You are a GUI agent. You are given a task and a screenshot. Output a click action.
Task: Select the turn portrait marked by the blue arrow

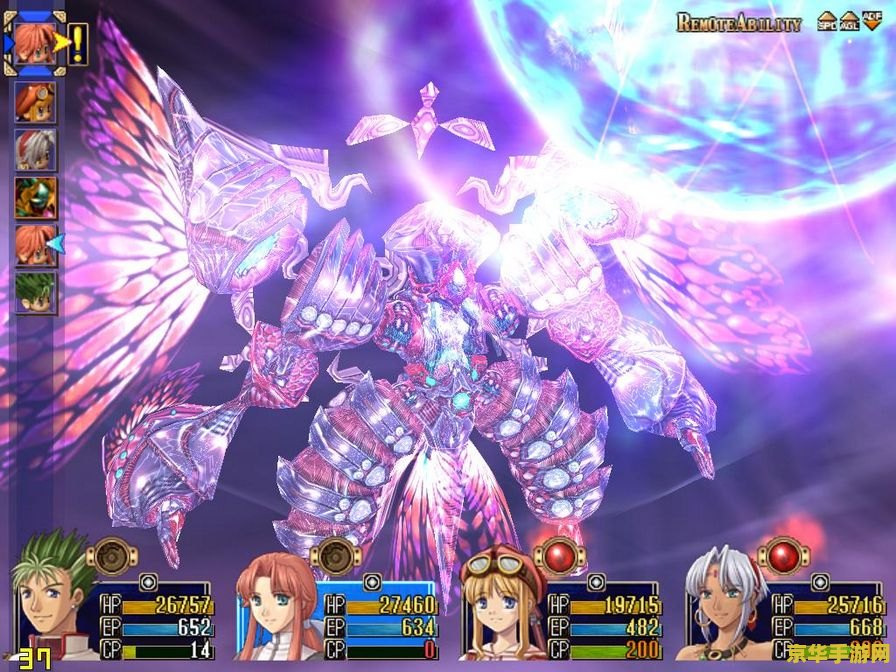pyautogui.click(x=35, y=244)
